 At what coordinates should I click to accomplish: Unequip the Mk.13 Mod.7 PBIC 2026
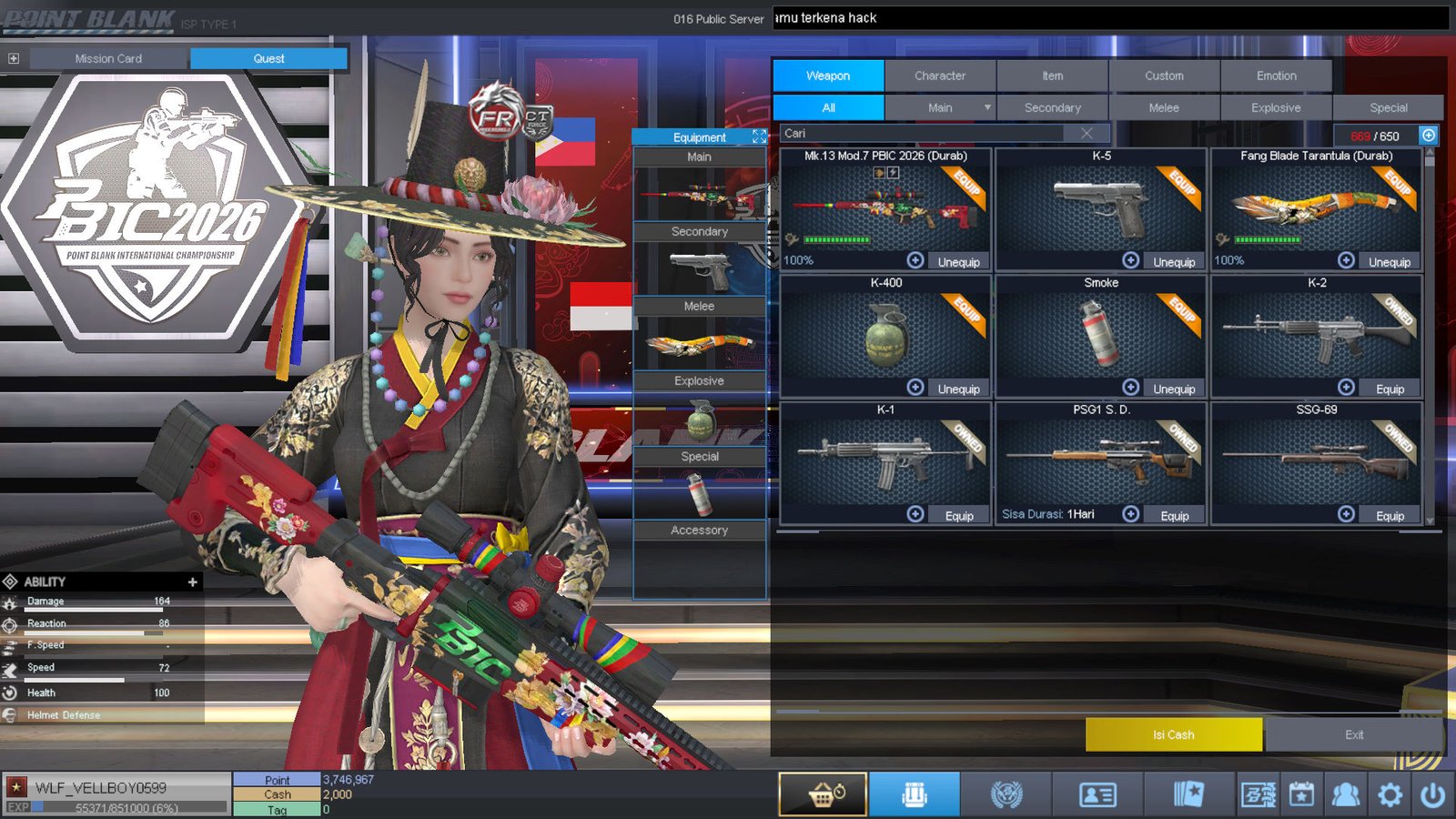[958, 261]
